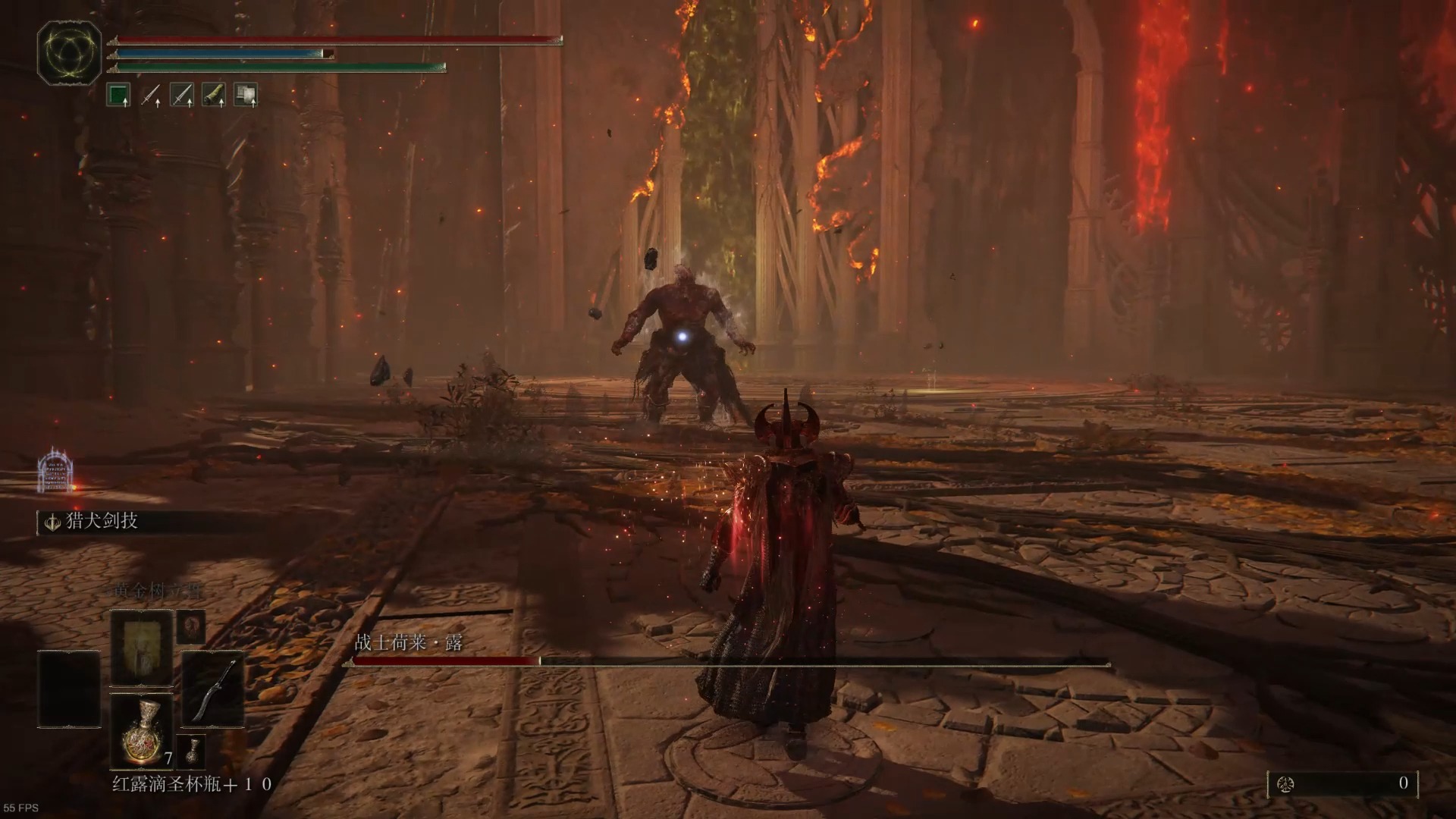This screenshot has height=819, width=1456.
Task: Select the curved sword weapon slot
Action: pos(213,689)
